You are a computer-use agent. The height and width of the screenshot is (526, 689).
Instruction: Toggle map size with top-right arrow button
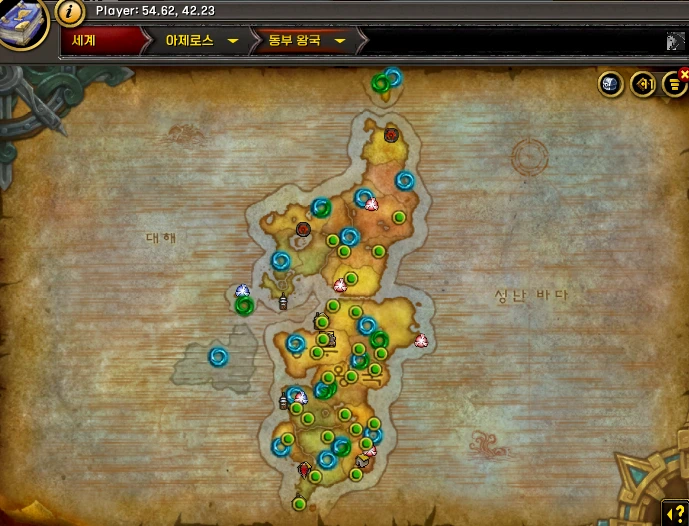tap(676, 42)
